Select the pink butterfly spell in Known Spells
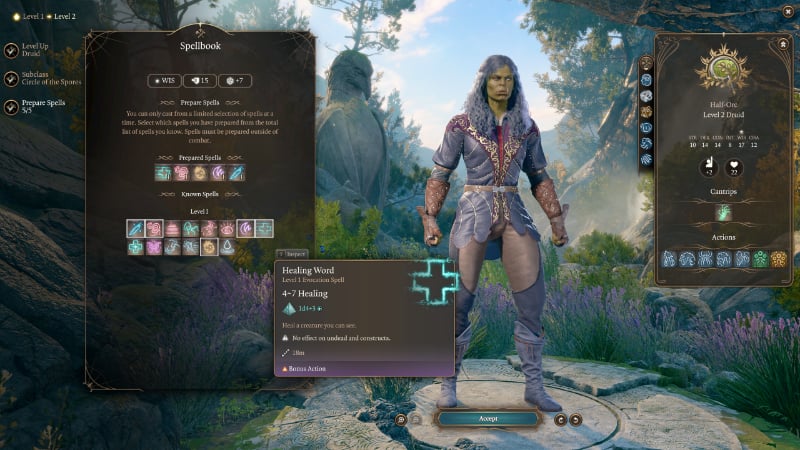 pos(155,246)
